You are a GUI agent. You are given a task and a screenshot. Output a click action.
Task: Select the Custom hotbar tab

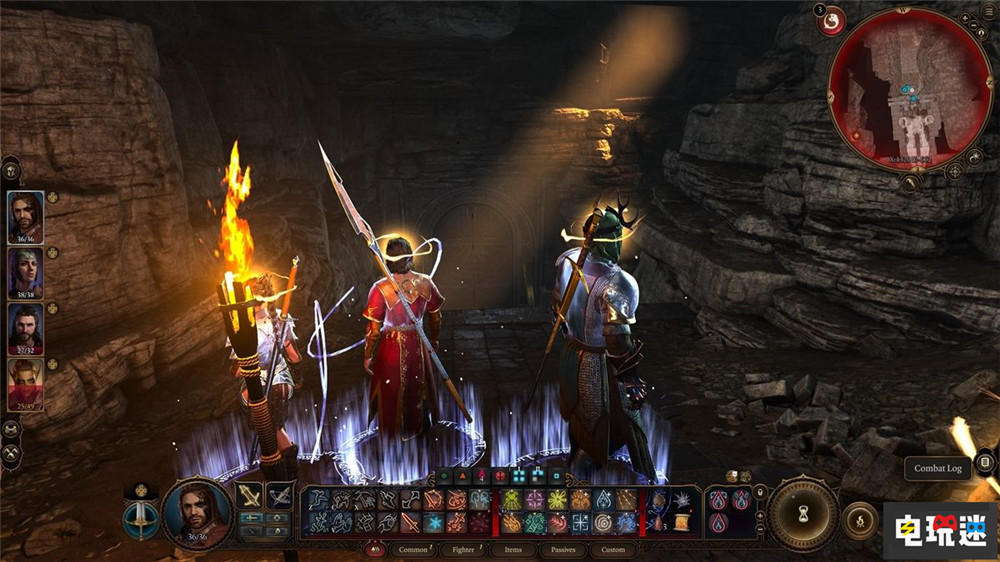pyautogui.click(x=613, y=549)
